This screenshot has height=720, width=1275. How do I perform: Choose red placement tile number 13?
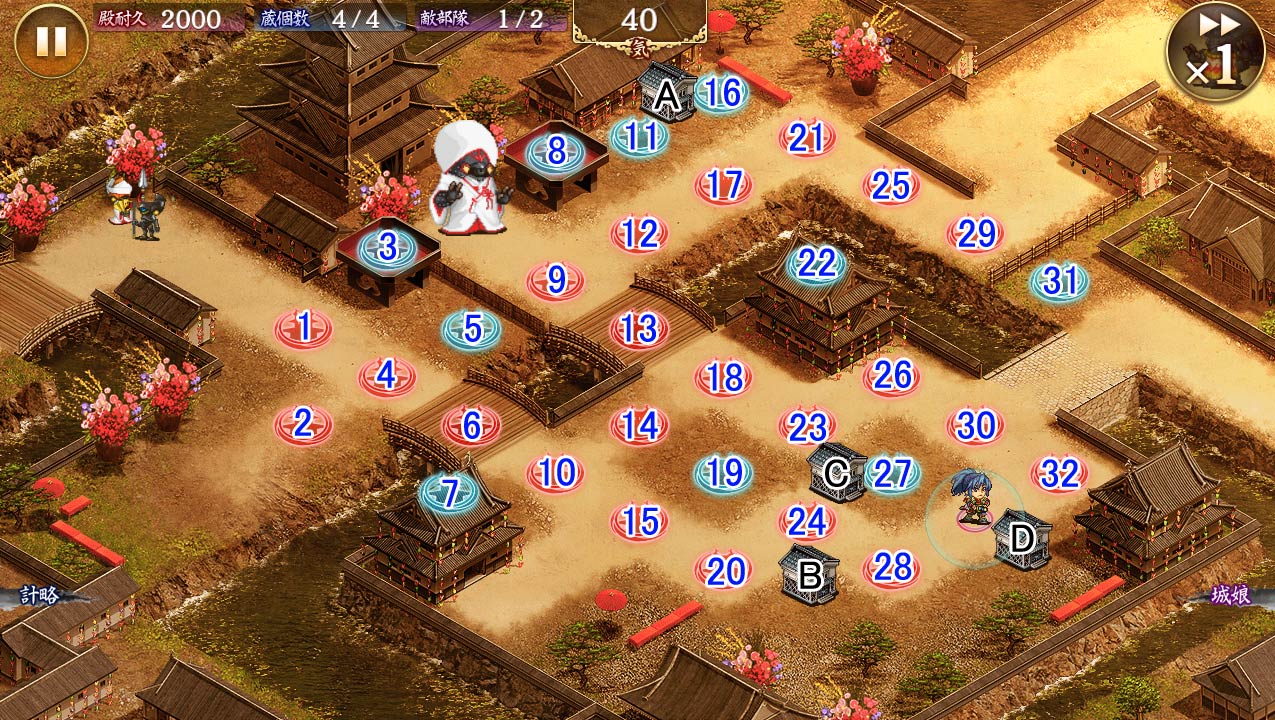(x=639, y=328)
